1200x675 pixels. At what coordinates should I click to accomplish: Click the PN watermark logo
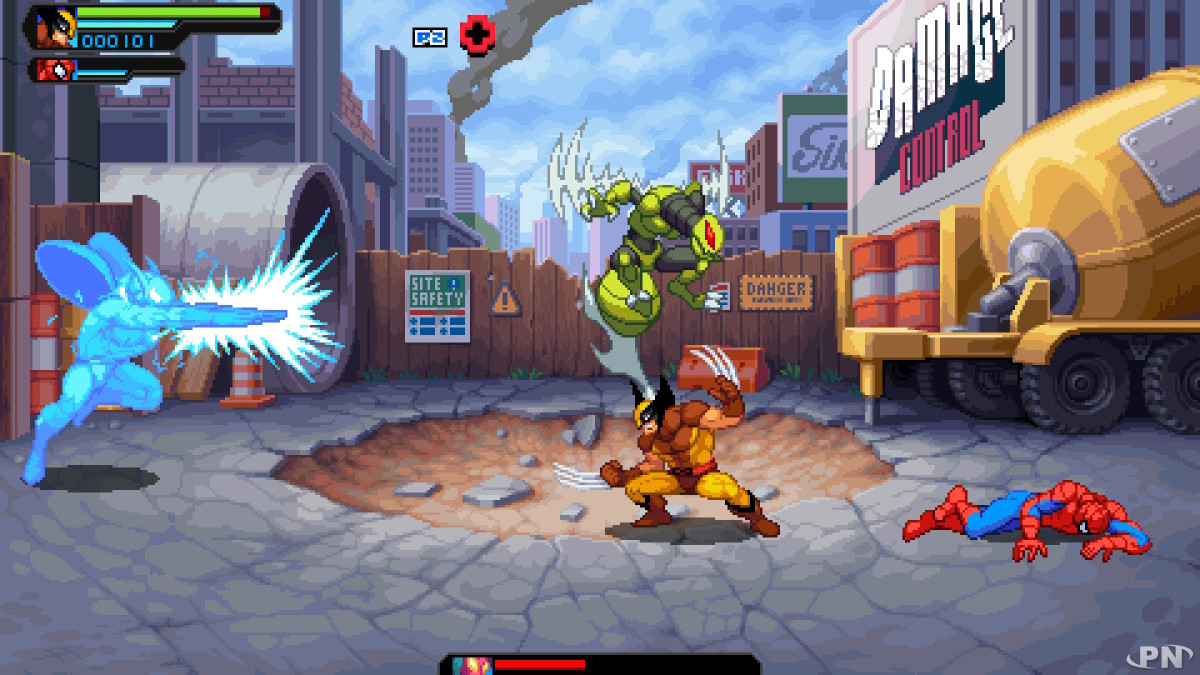coord(1168,657)
